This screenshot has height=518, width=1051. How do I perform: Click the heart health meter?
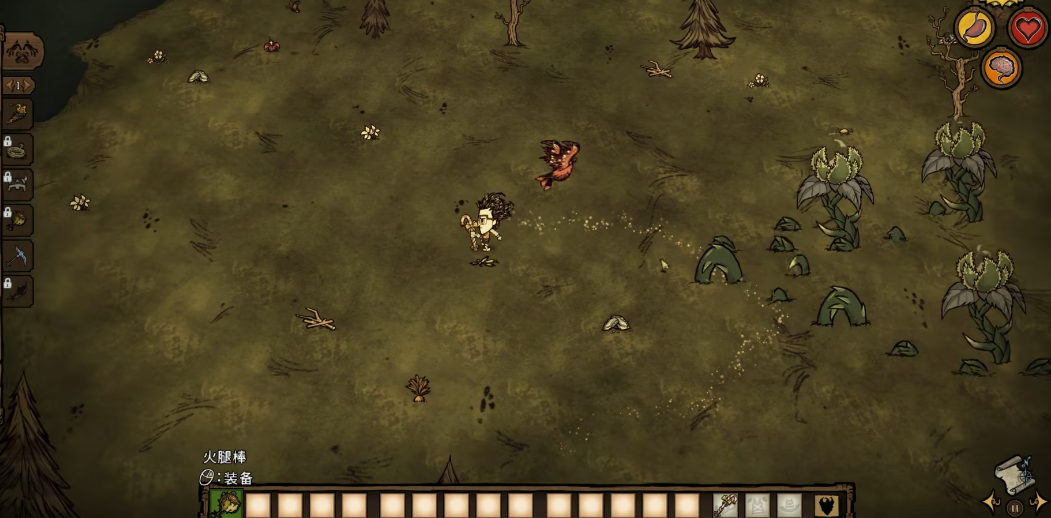(x=1027, y=28)
